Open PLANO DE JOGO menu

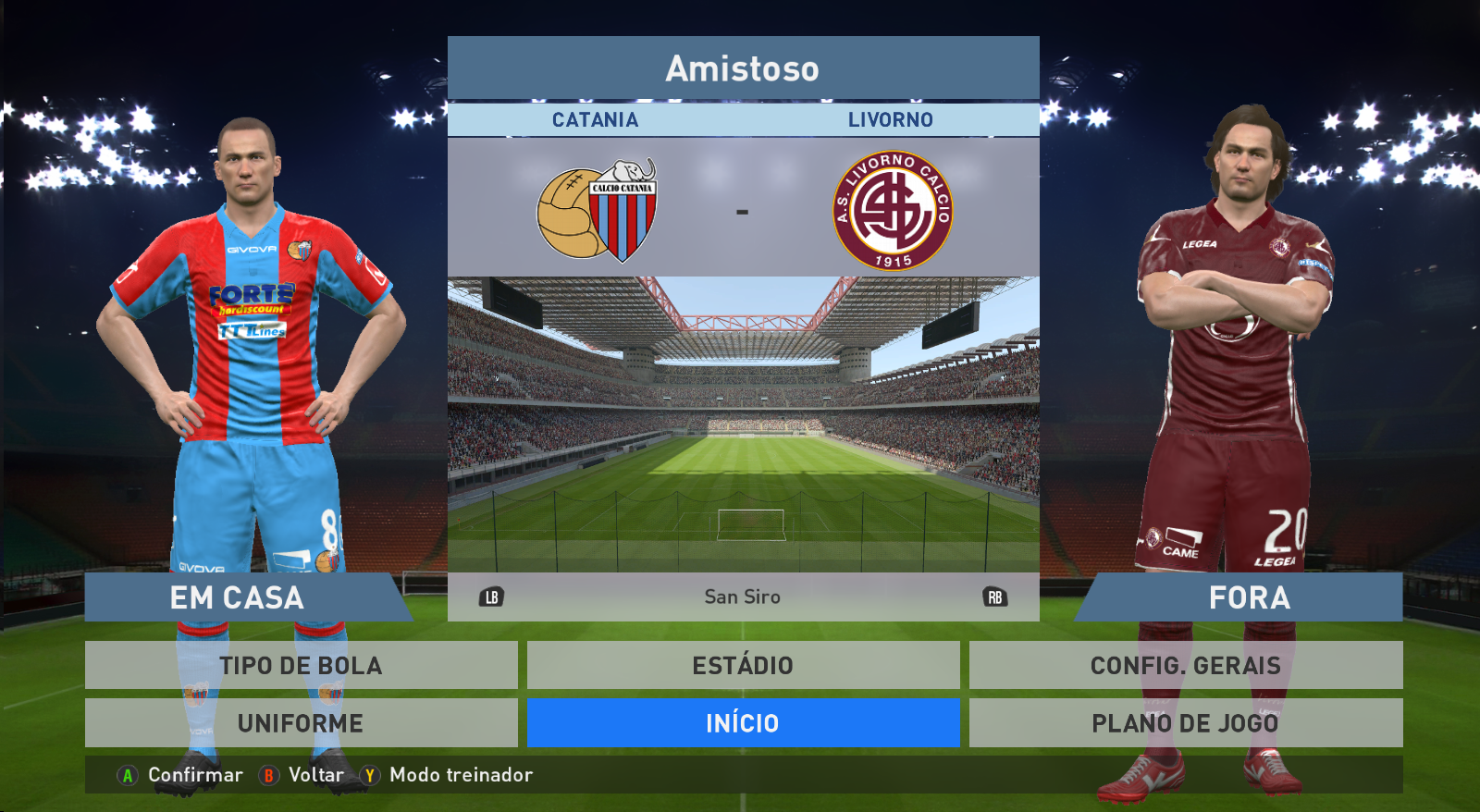pyautogui.click(x=1185, y=722)
